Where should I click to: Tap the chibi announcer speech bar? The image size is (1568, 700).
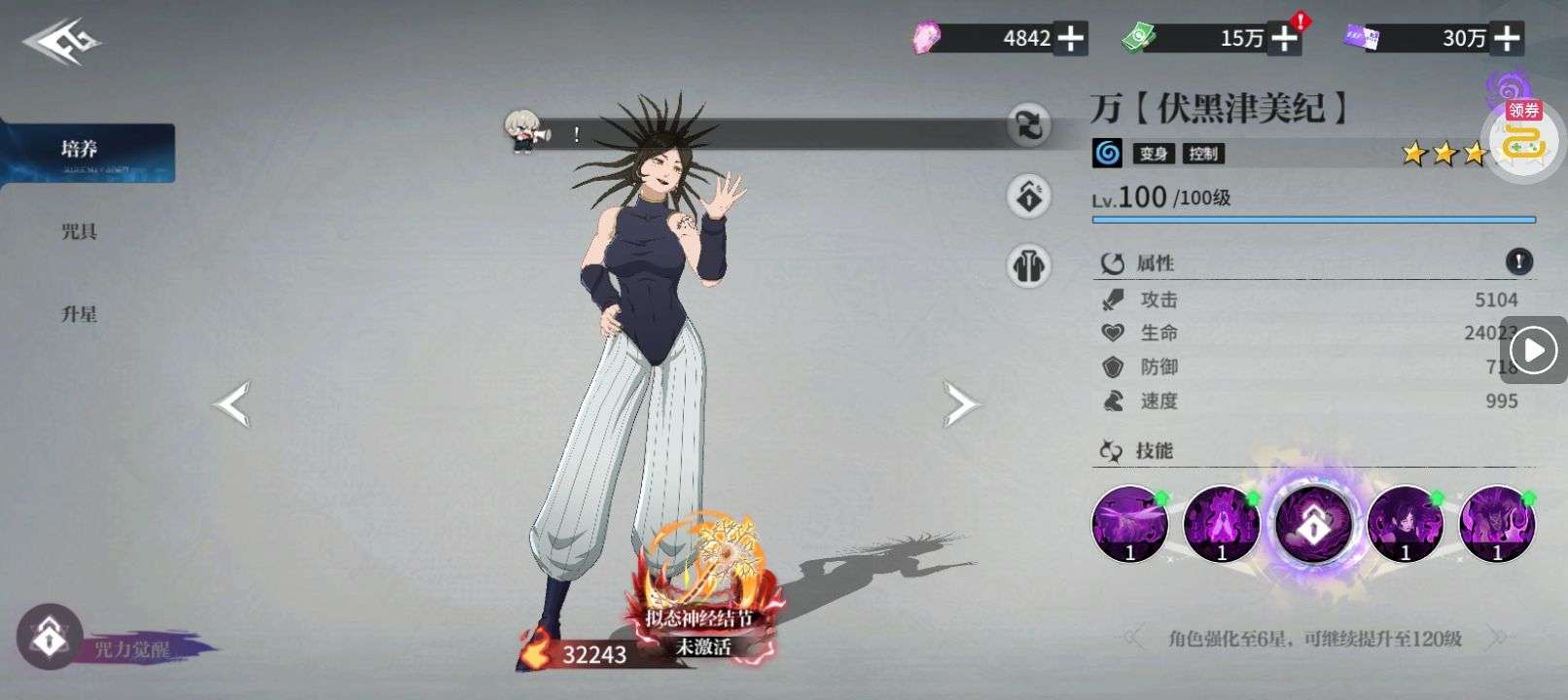(759, 134)
